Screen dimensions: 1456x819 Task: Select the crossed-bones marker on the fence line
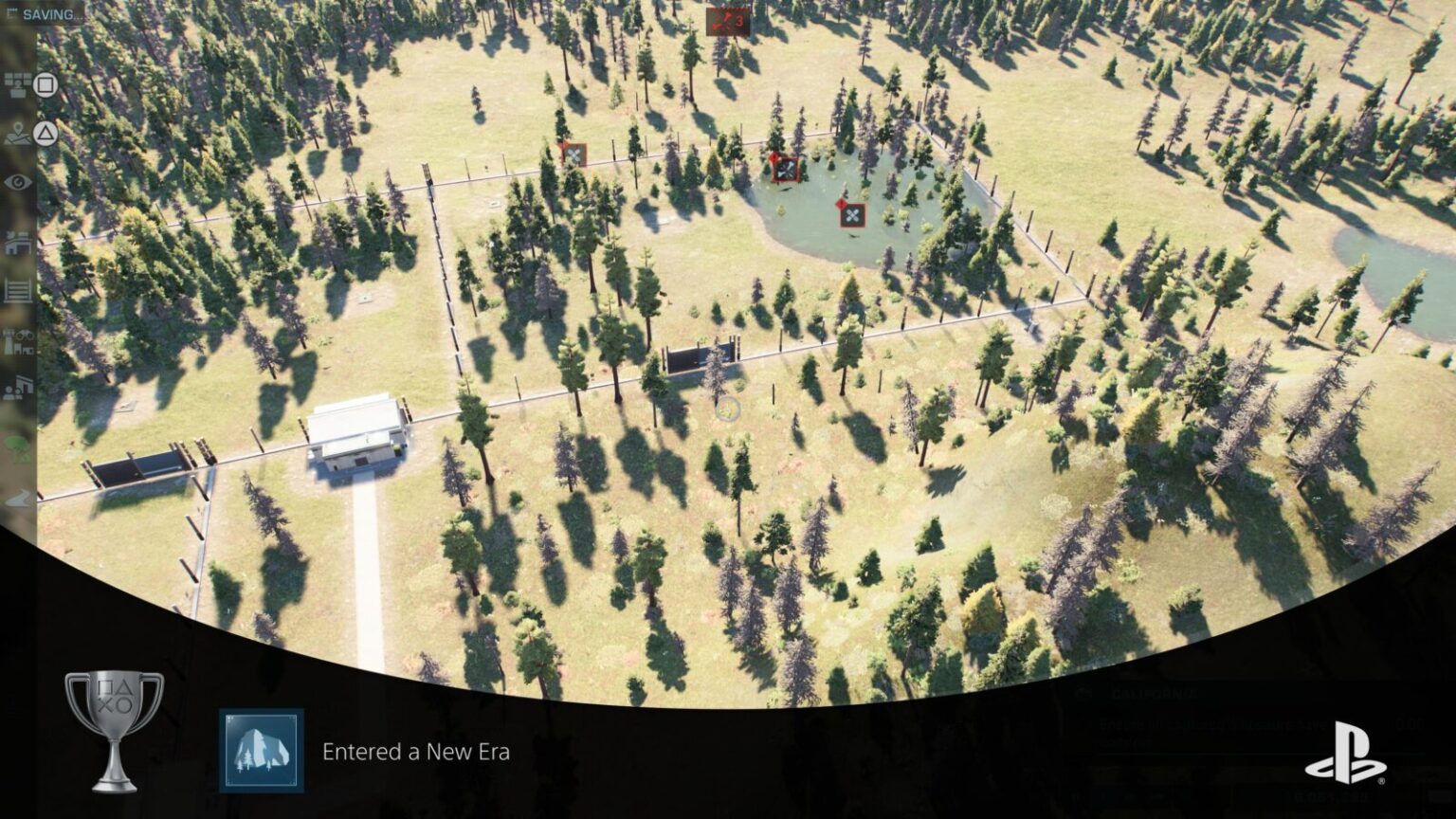pyautogui.click(x=573, y=154)
